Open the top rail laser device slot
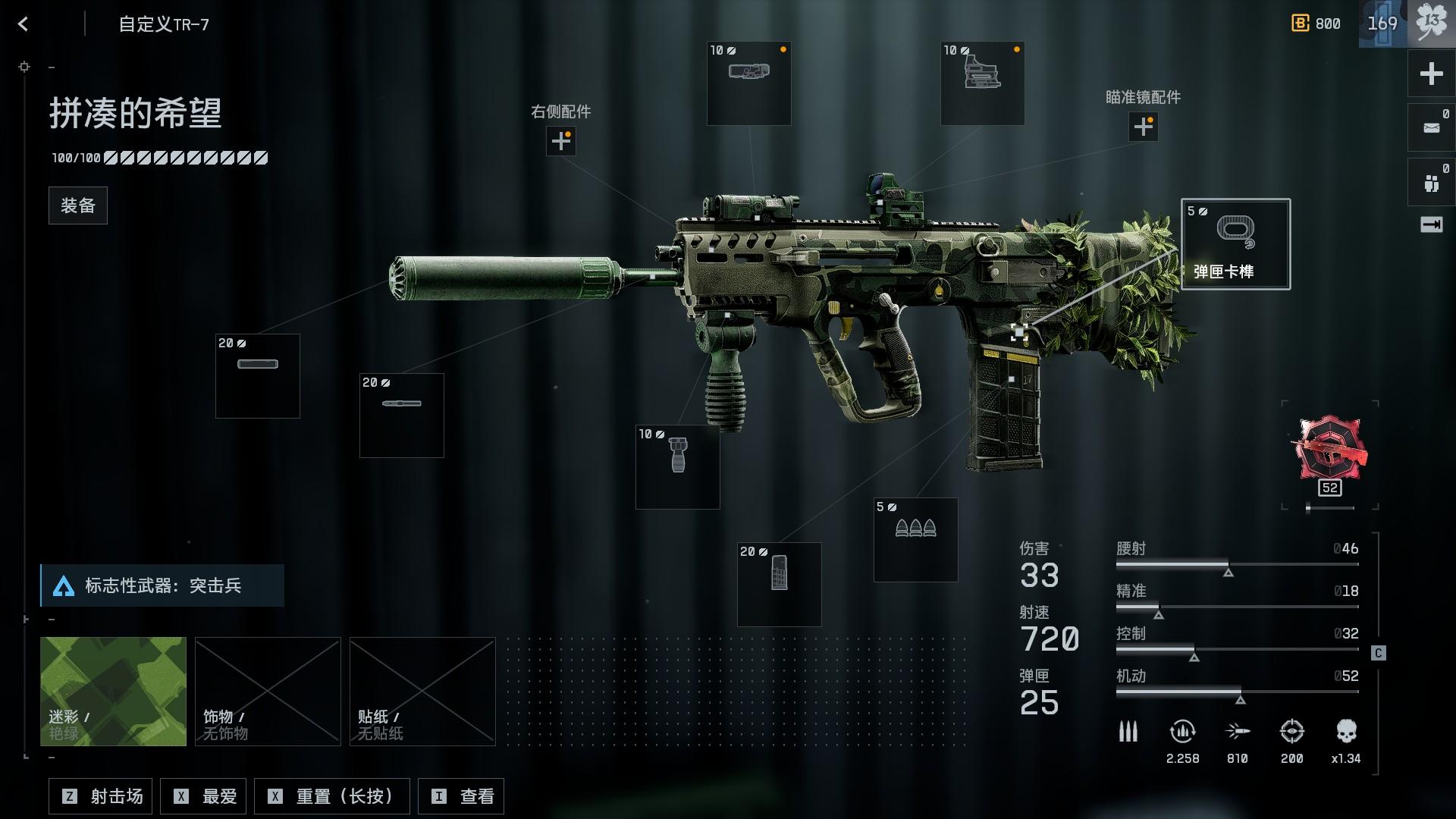The height and width of the screenshot is (819, 1456). (x=748, y=83)
